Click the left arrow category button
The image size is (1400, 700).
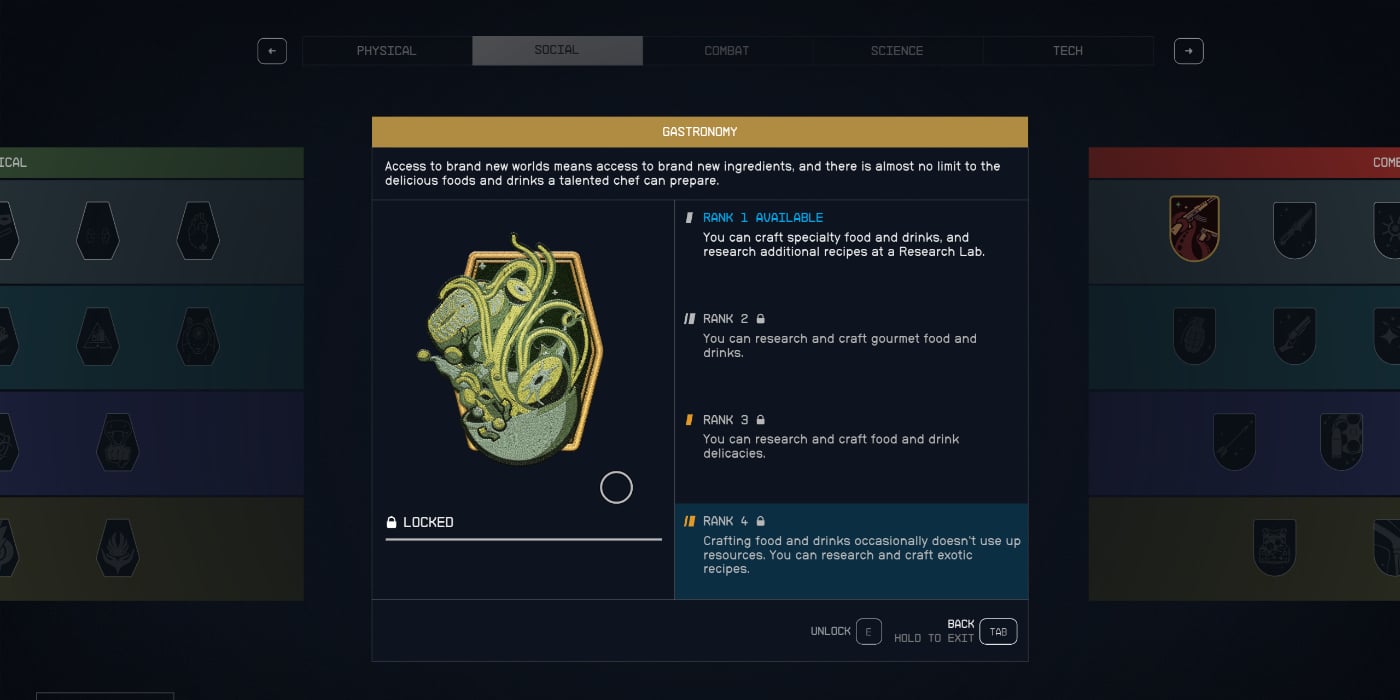[x=272, y=51]
